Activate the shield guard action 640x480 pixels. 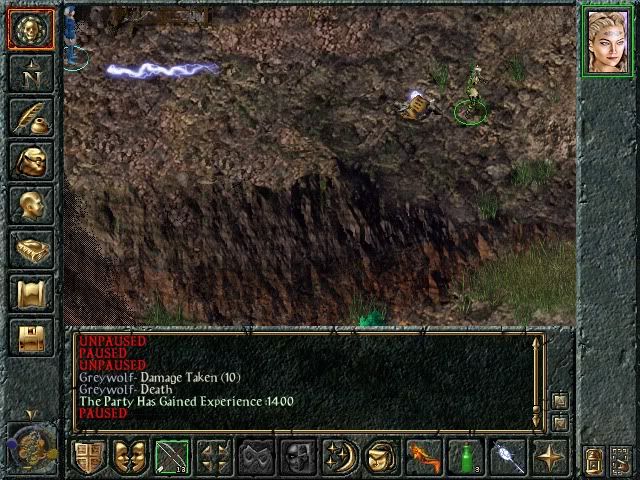(90, 458)
